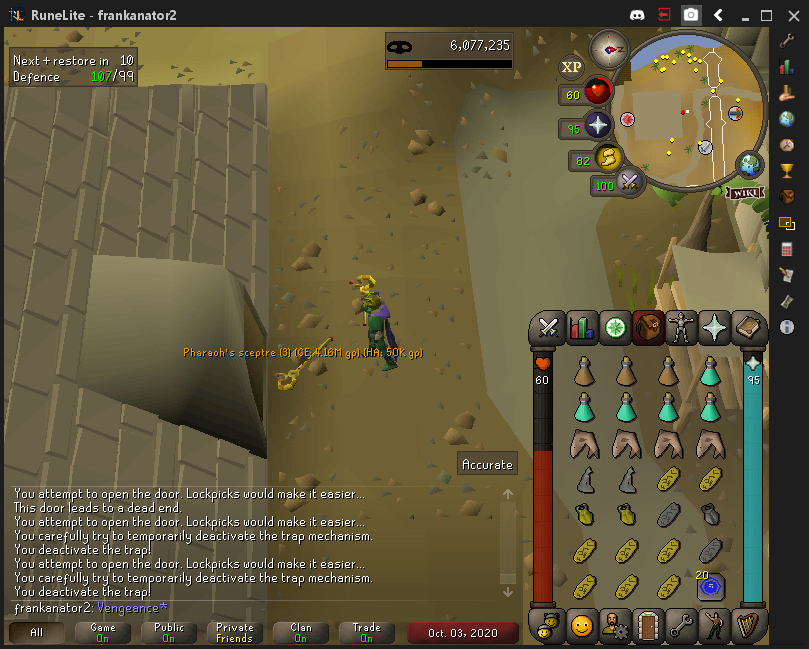Open the Combat Options tab
Screen dimensions: 809x649
click(548, 327)
